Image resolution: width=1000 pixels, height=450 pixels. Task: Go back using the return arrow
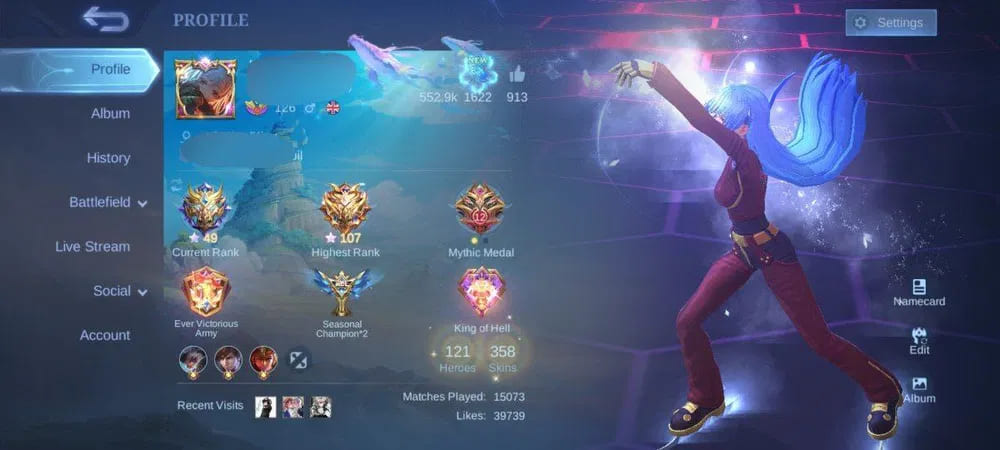pos(104,19)
